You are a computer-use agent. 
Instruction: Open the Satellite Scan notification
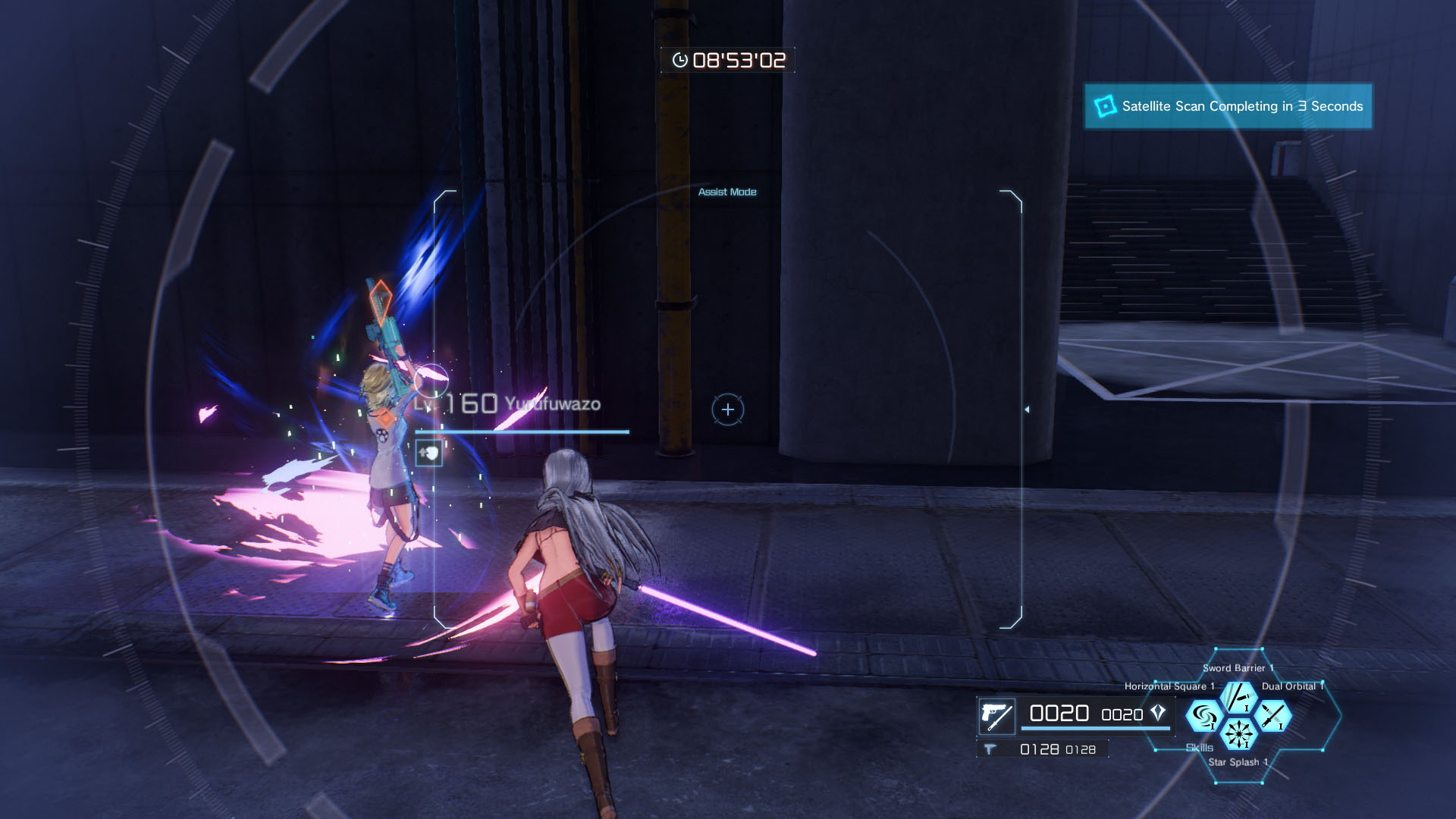1228,106
